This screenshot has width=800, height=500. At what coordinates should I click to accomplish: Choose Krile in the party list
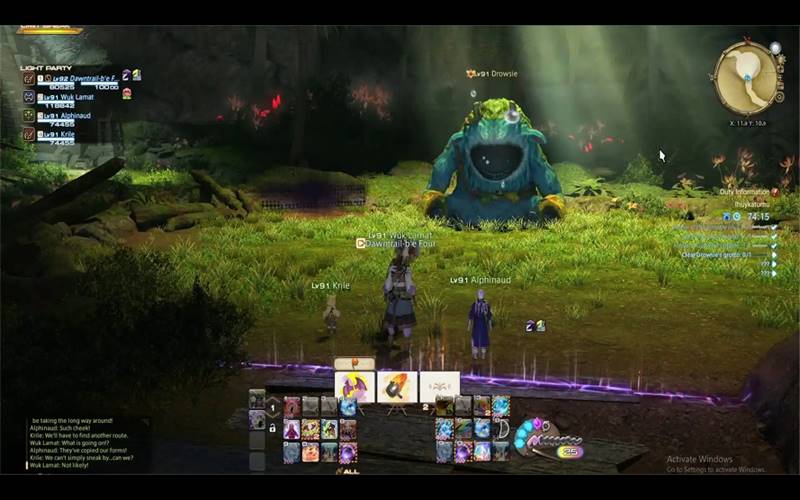58,135
